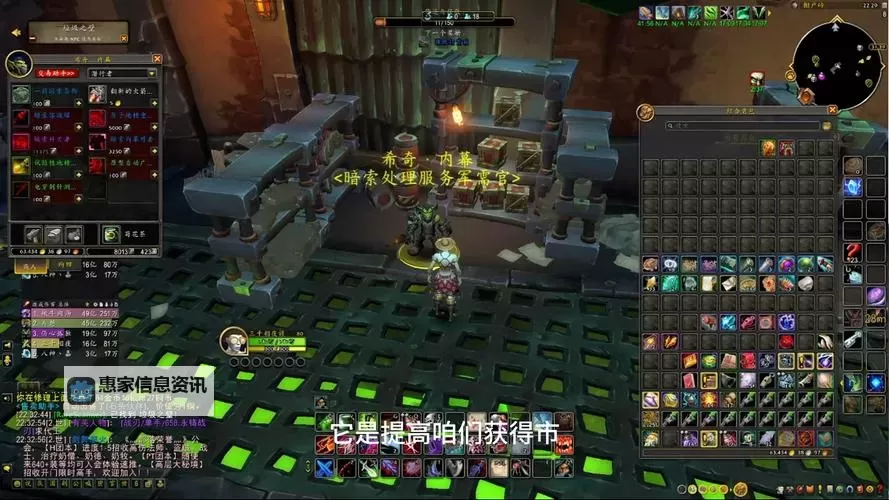The width and height of the screenshot is (889, 500).
Task: Click the red-white banner icon above the minimap
Action: point(757,78)
